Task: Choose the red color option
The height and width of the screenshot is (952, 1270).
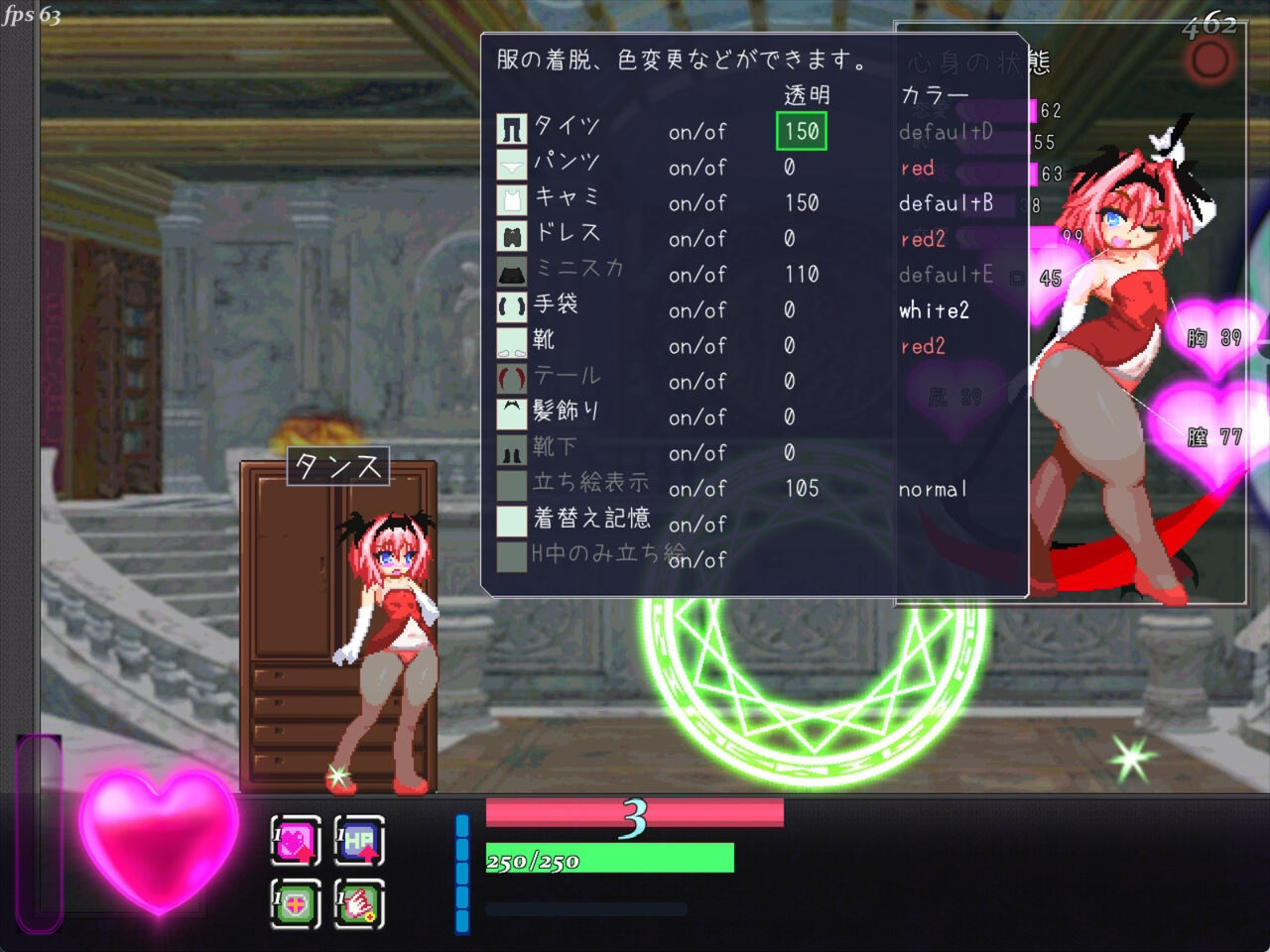Action: [916, 168]
